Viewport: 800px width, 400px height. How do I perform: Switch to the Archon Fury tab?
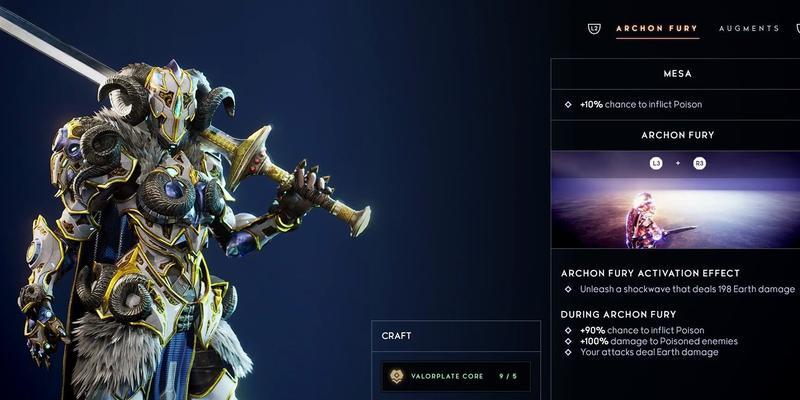657,28
